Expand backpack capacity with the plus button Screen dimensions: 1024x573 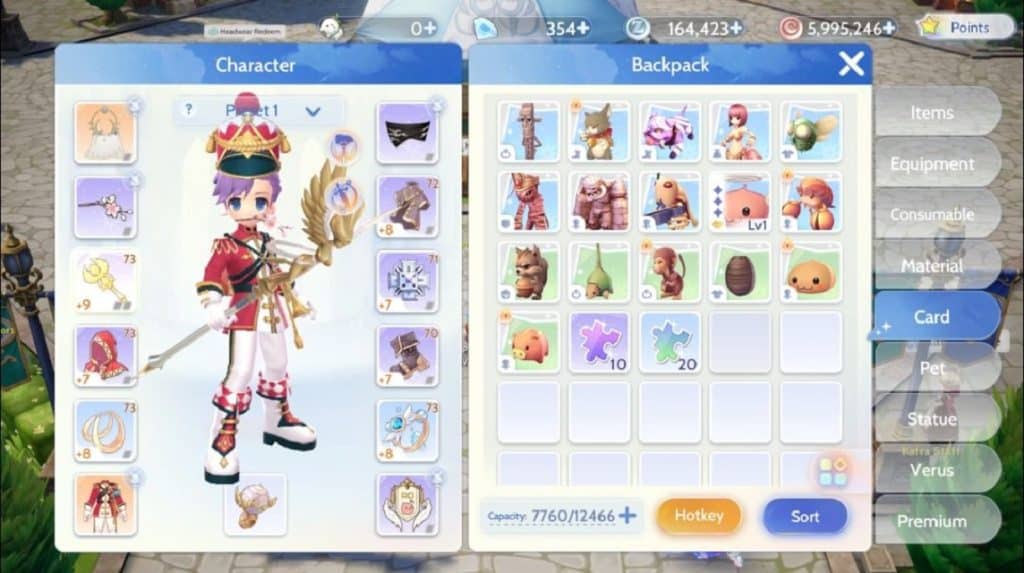coord(627,516)
